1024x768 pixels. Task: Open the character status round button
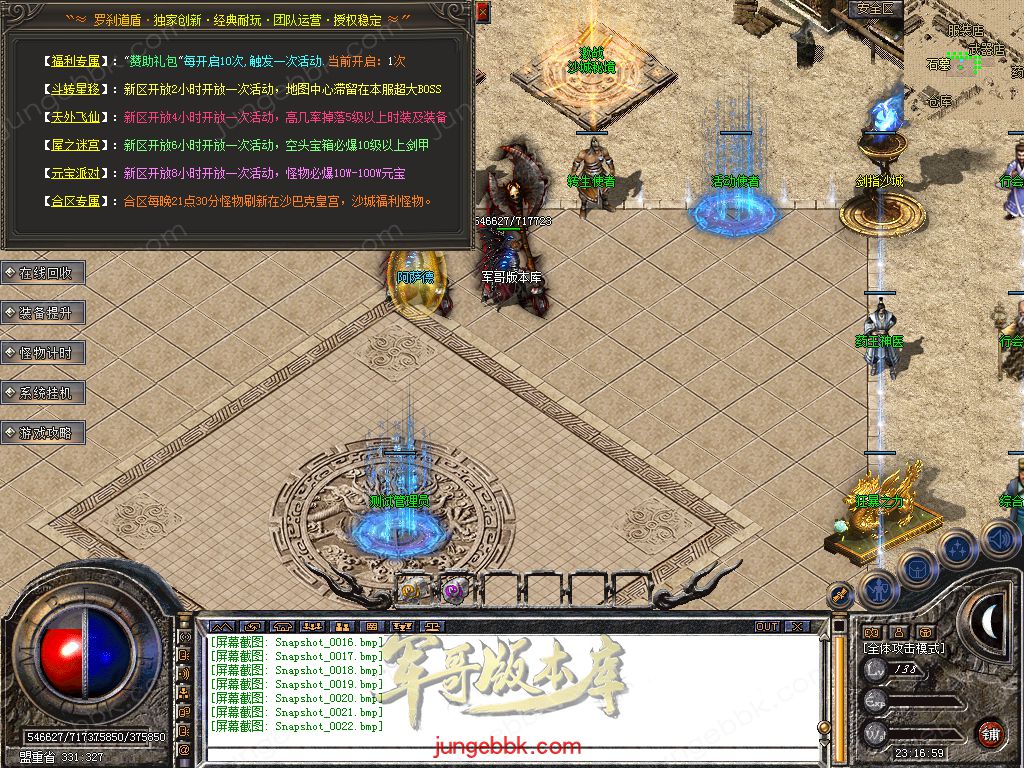tap(879, 589)
